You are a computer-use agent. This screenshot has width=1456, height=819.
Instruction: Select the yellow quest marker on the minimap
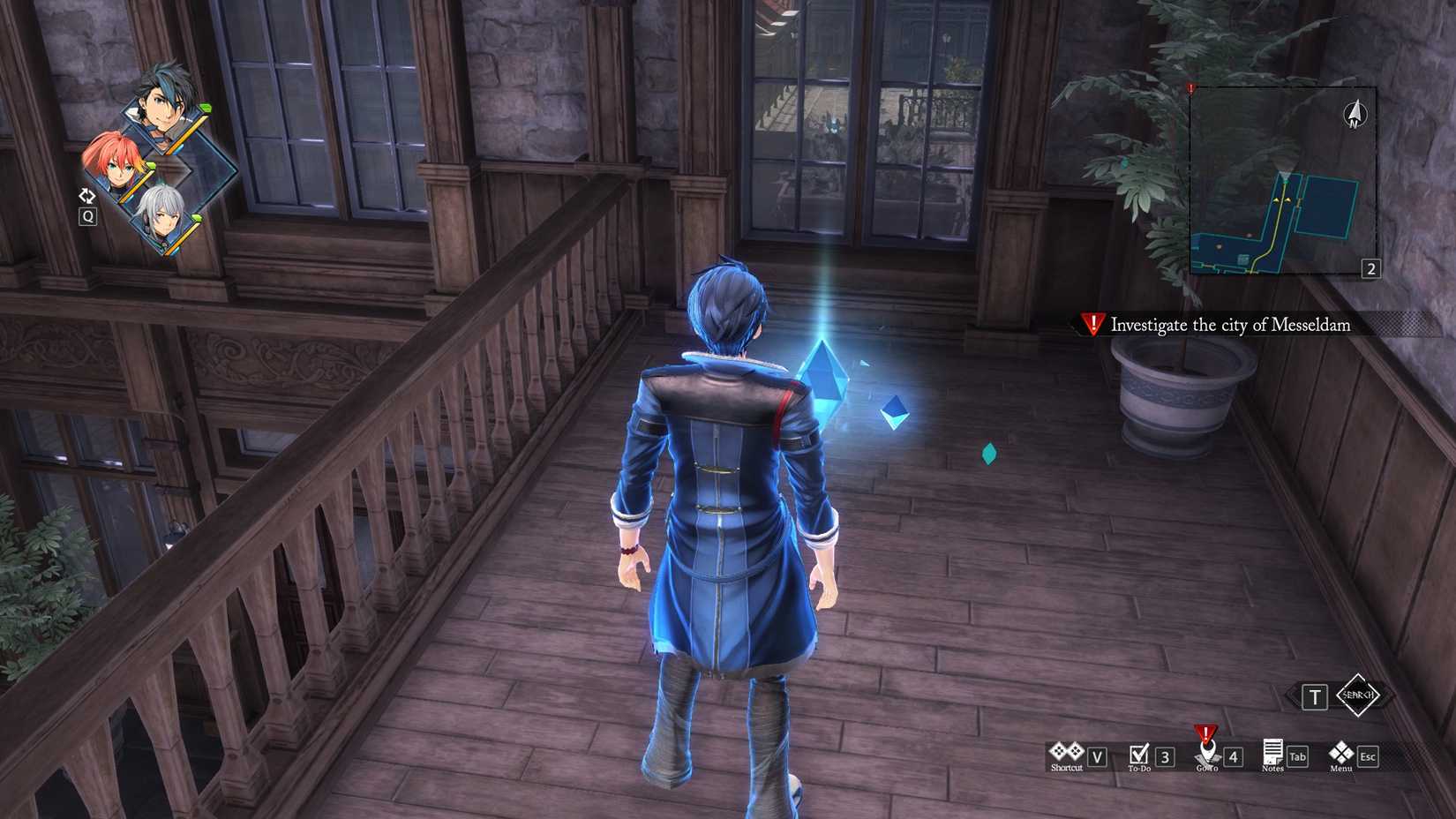[x=1281, y=199]
